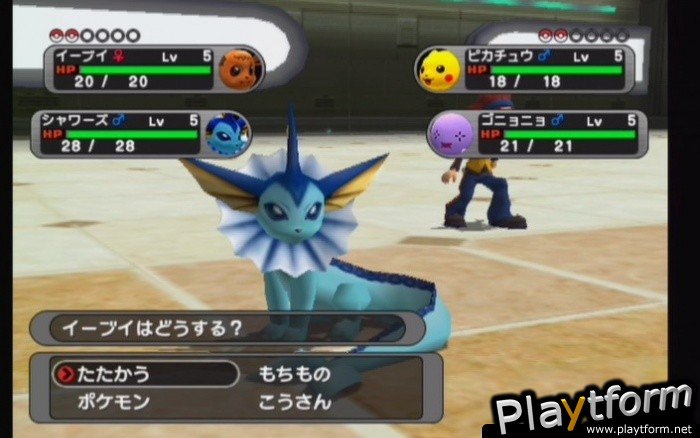Choose こうさん (Surrender) from the battle menu
This screenshot has height=438, width=700.
click(x=294, y=402)
